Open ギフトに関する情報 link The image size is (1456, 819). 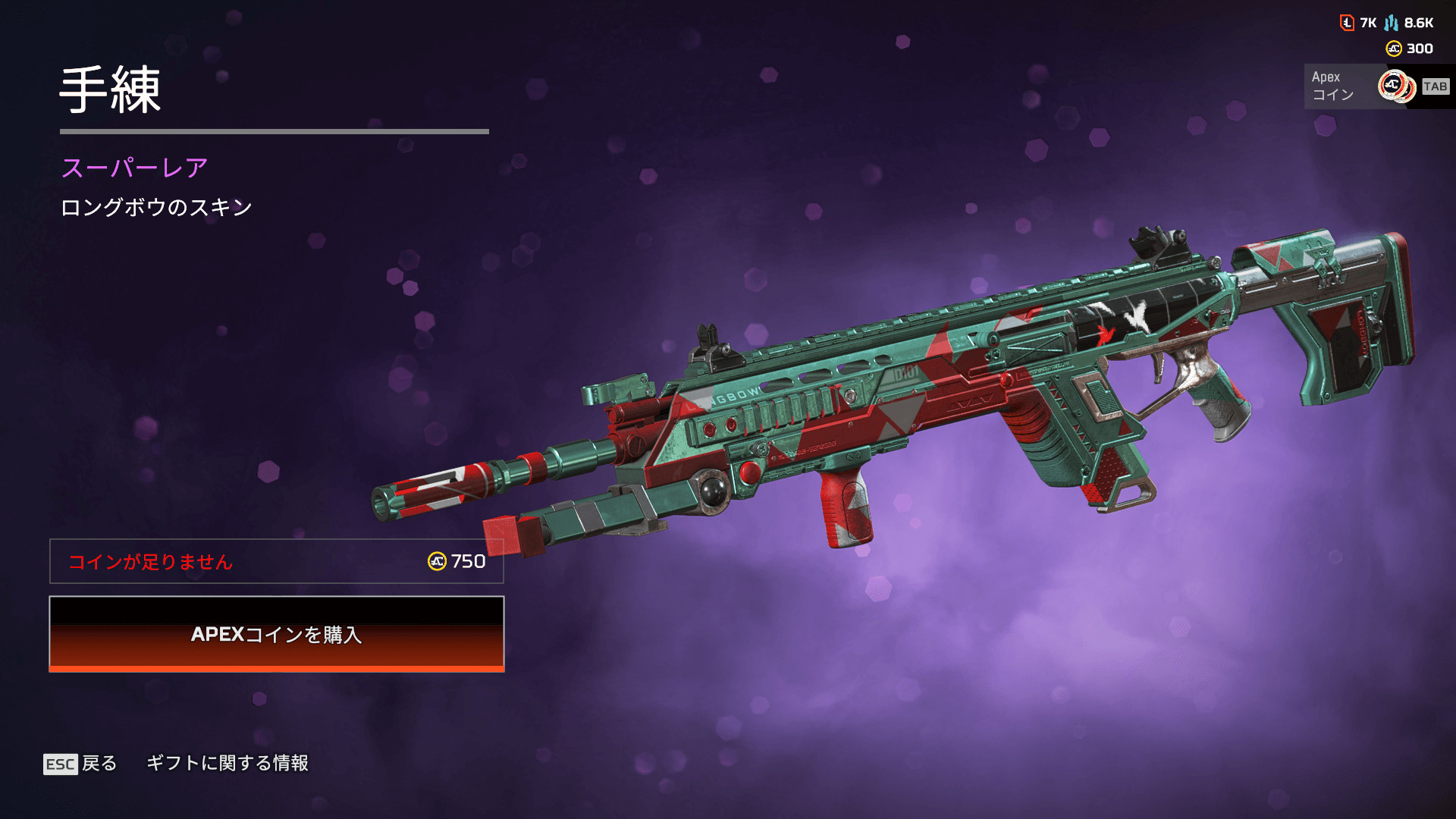(x=227, y=763)
